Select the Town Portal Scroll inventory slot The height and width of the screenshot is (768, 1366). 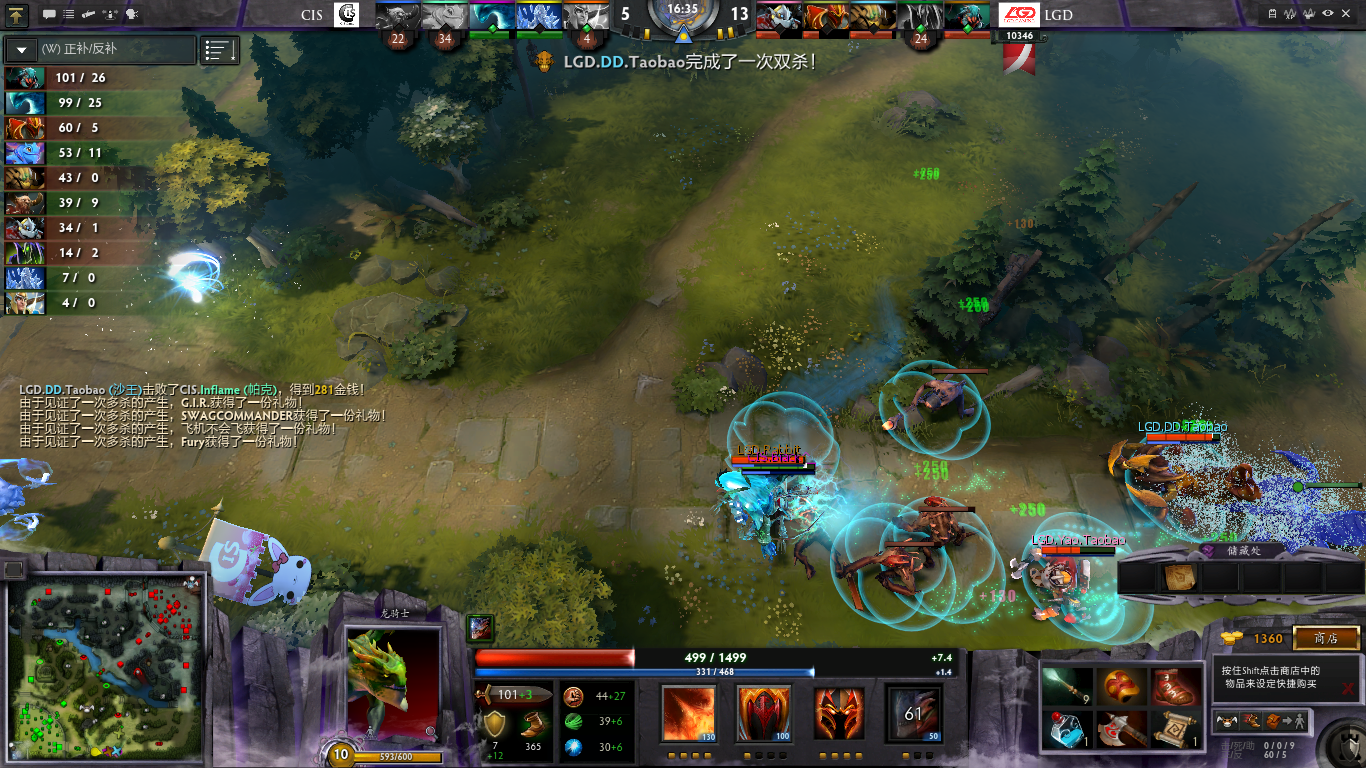pyautogui.click(x=1176, y=729)
